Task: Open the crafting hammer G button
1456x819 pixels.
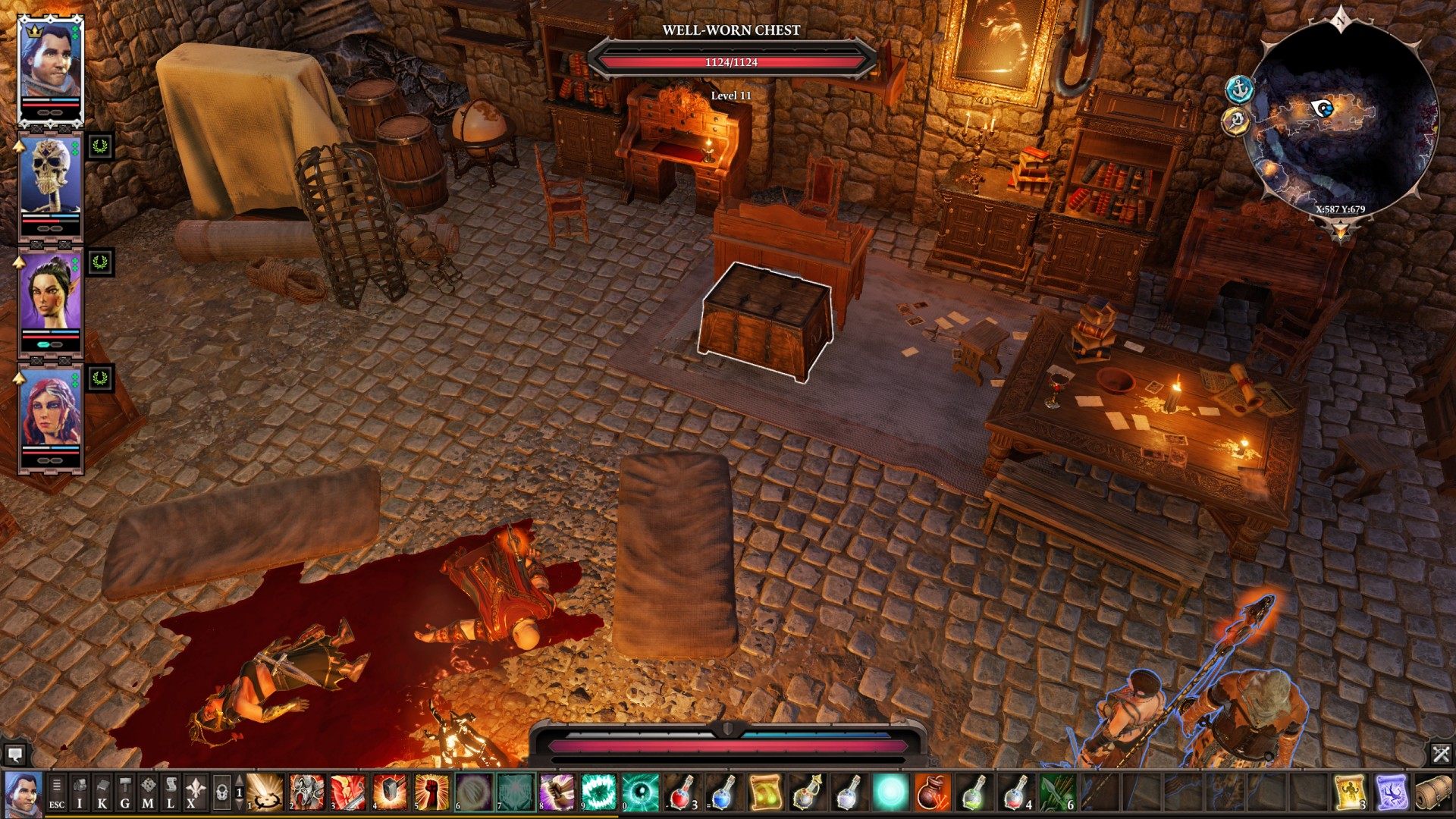Action: tap(125, 793)
